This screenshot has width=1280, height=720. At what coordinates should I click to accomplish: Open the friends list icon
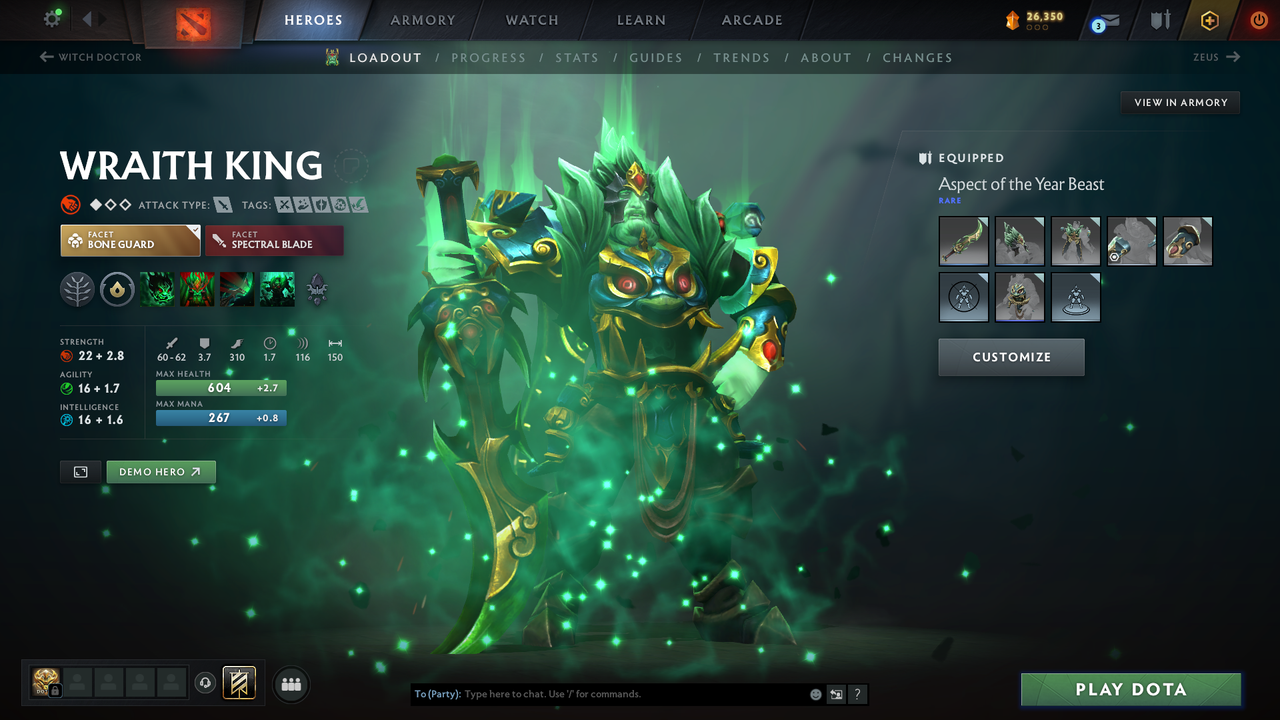(x=290, y=683)
